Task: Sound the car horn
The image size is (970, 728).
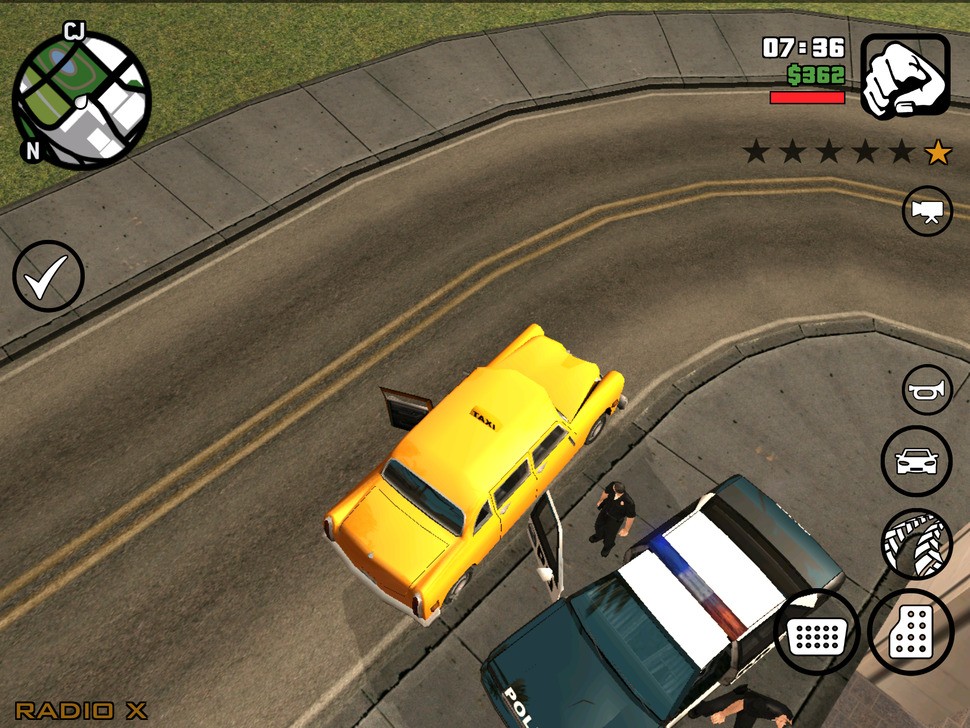Action: (927, 390)
